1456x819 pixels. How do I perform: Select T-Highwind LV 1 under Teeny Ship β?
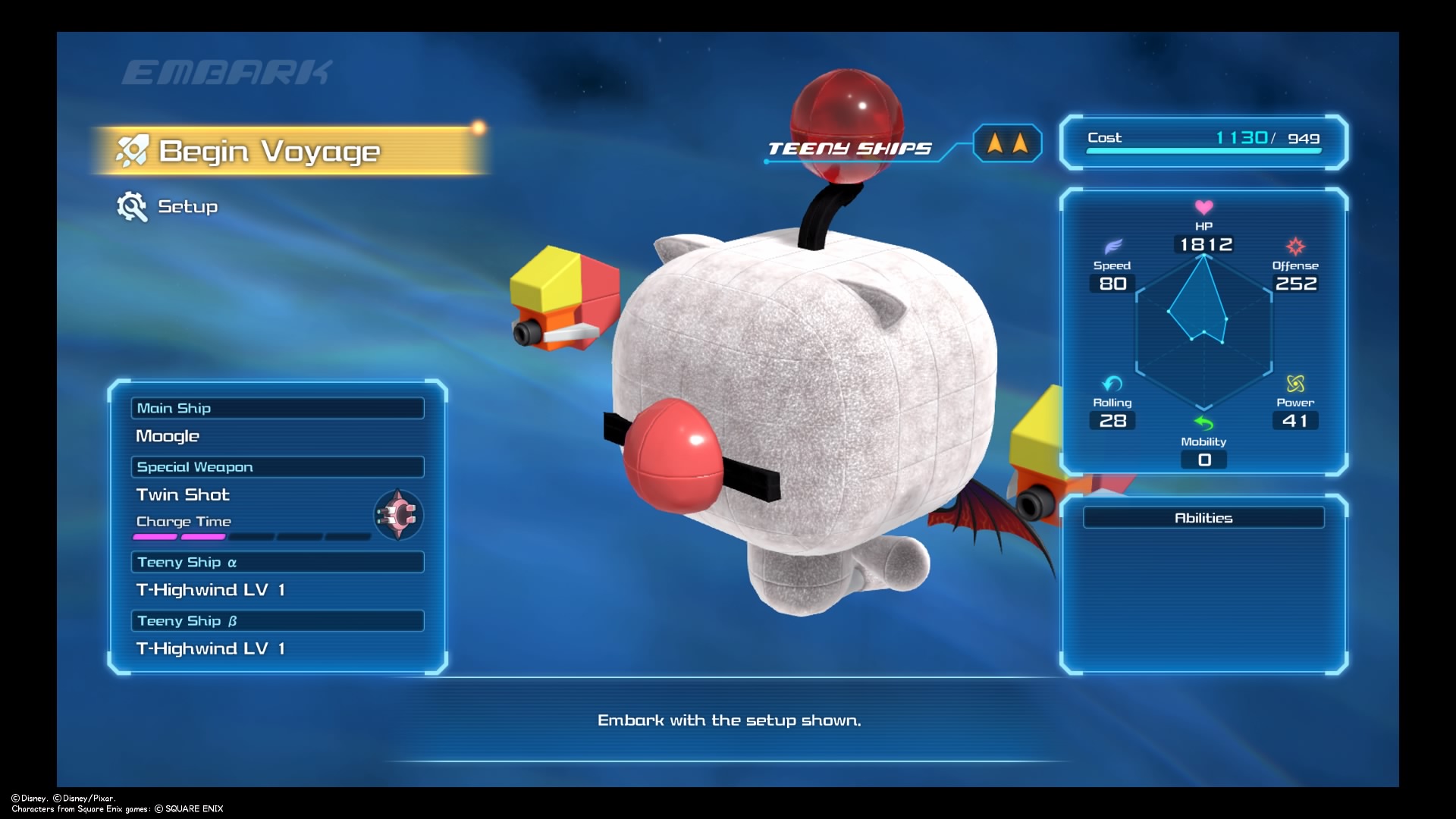click(x=212, y=648)
